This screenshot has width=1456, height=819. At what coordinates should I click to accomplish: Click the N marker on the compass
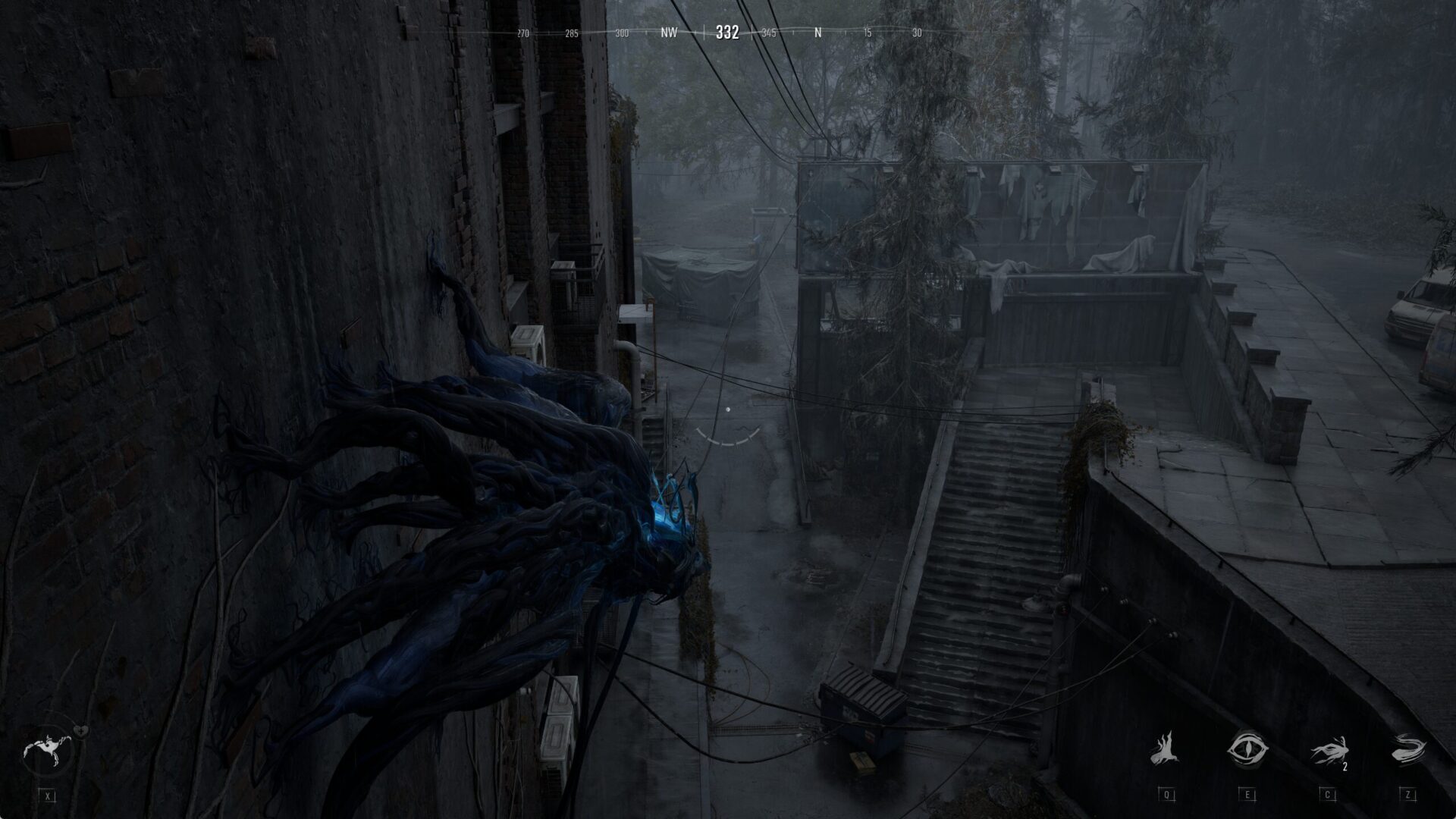(x=817, y=33)
